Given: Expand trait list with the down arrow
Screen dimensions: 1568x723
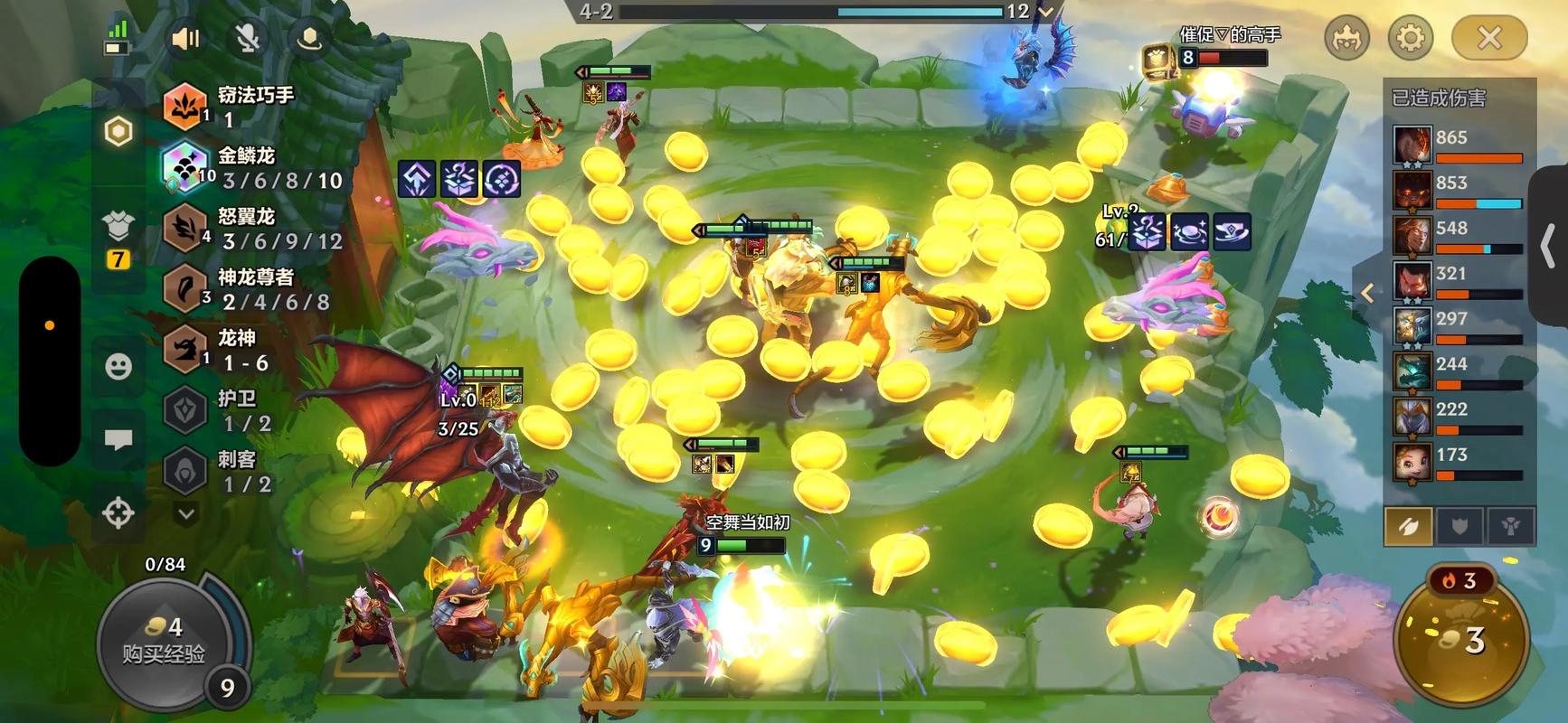Looking at the screenshot, I should click(x=186, y=514).
